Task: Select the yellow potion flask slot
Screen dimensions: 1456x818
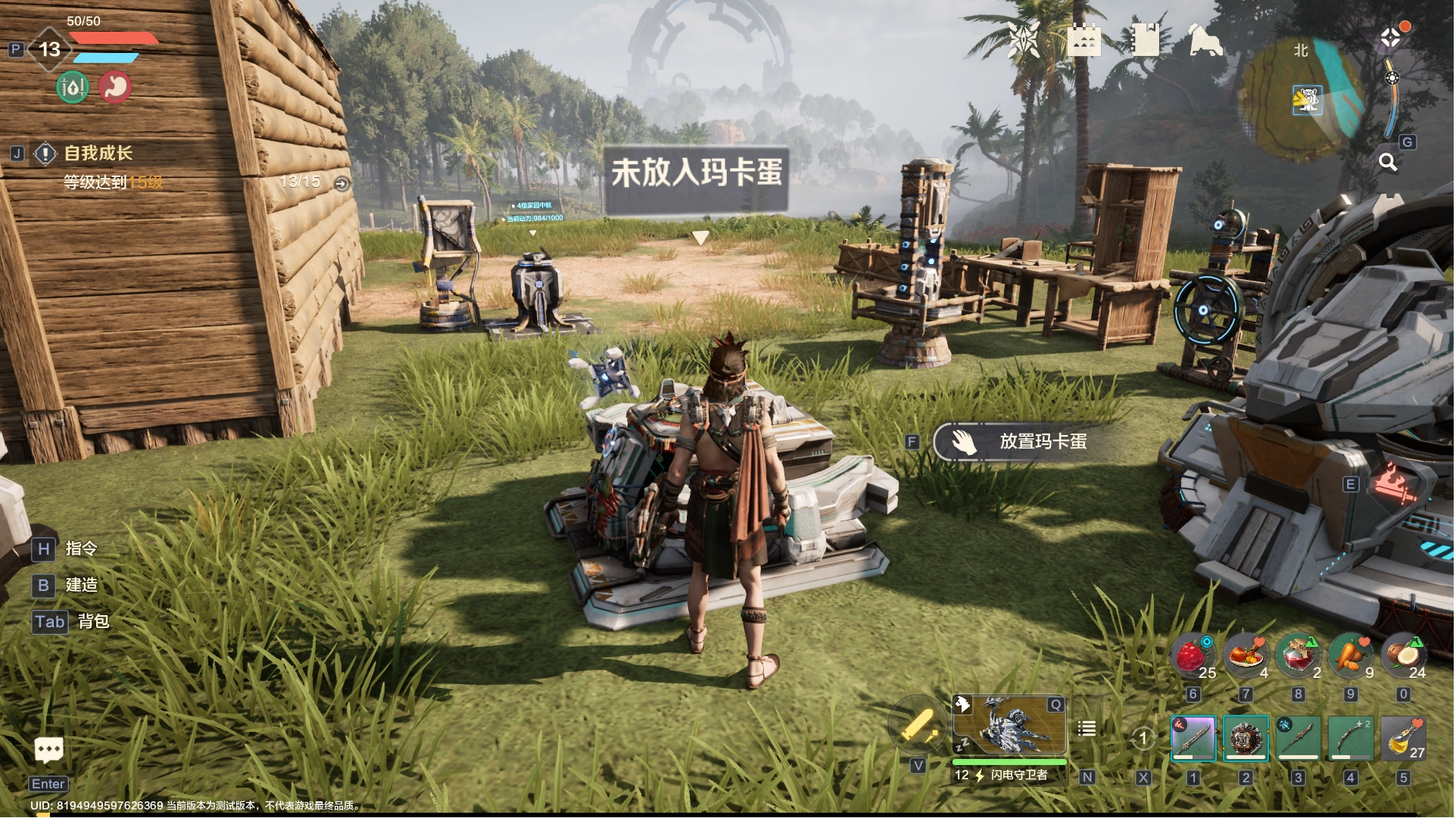Action: [x=1403, y=737]
